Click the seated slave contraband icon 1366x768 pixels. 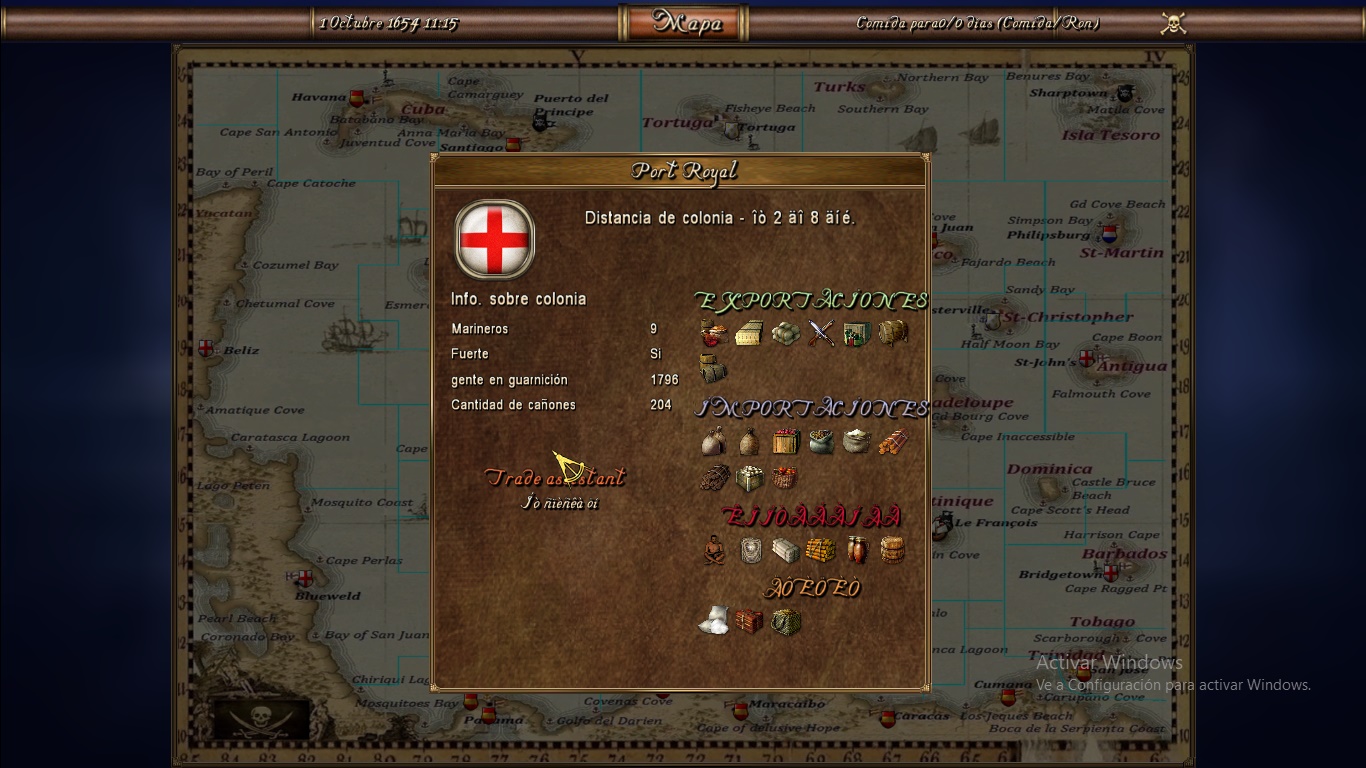point(713,550)
